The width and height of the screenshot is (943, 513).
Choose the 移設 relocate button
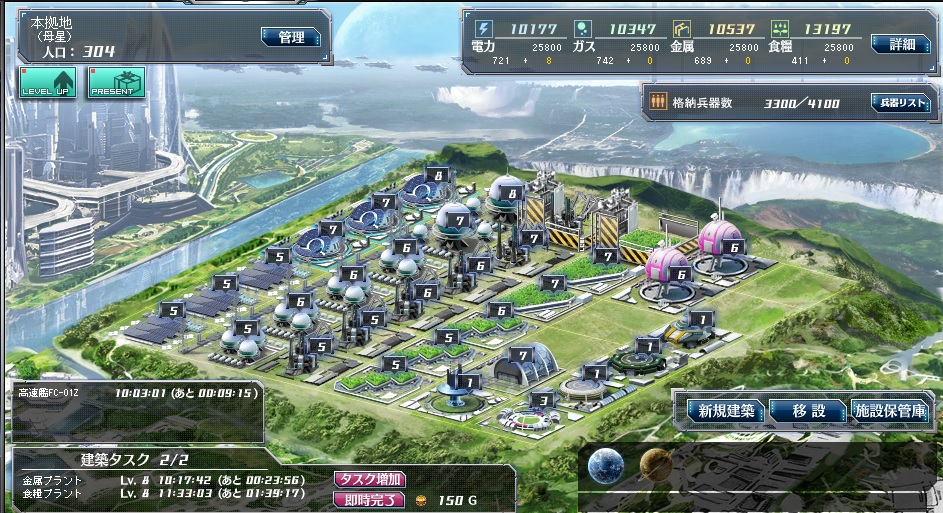coord(808,411)
